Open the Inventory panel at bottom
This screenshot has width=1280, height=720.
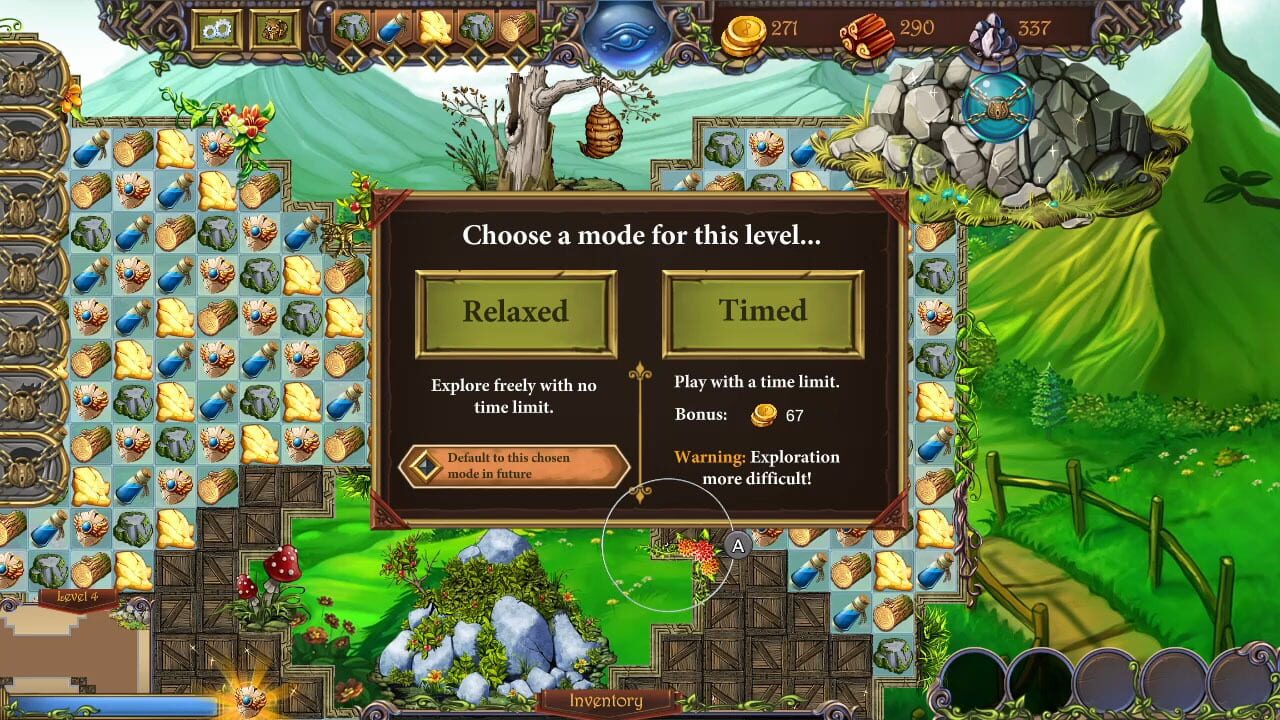click(x=608, y=702)
